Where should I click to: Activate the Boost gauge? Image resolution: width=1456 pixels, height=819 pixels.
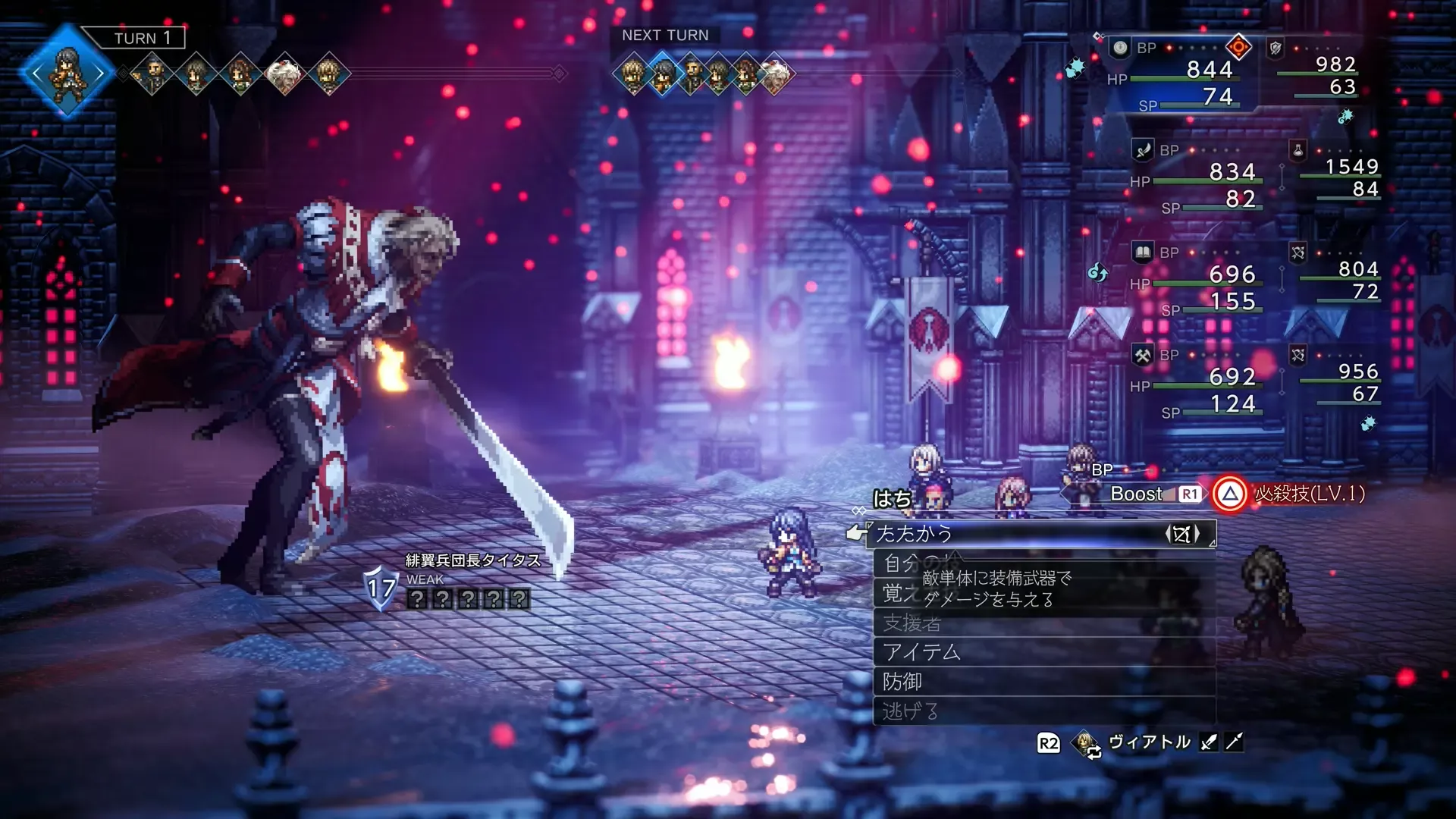click(1136, 494)
